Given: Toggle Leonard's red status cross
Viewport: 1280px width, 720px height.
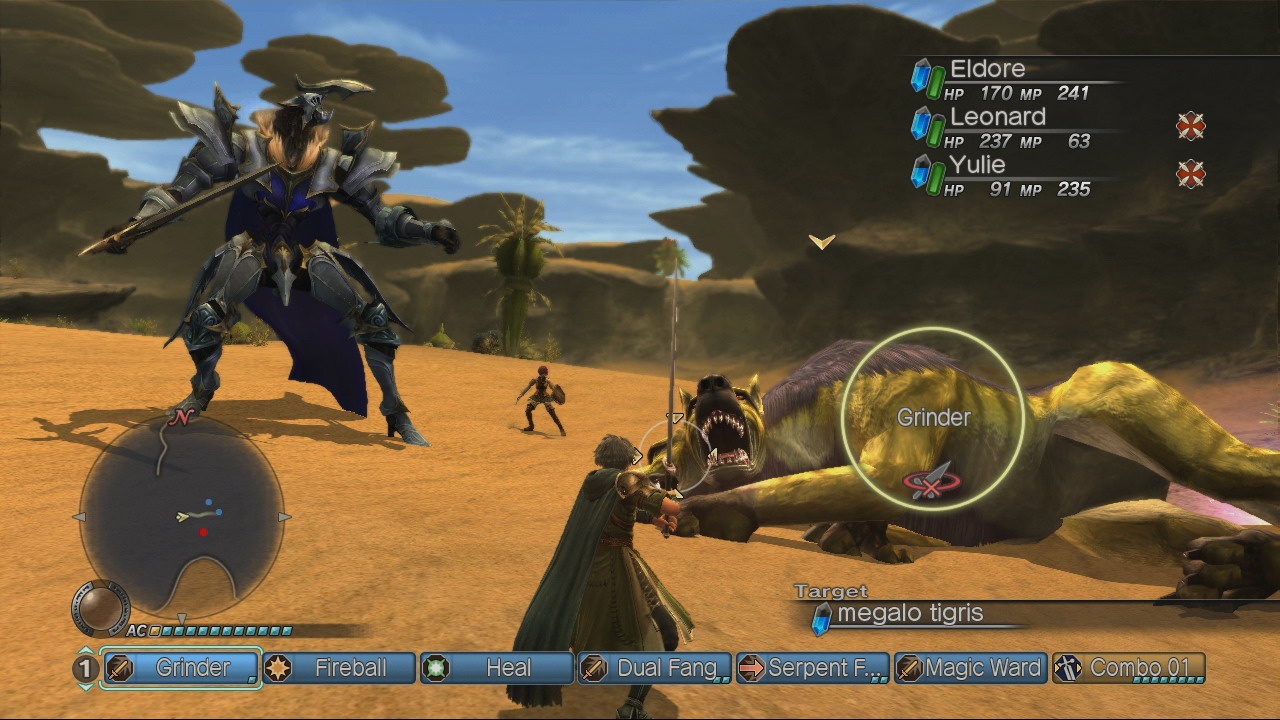Looking at the screenshot, I should 1191,126.
